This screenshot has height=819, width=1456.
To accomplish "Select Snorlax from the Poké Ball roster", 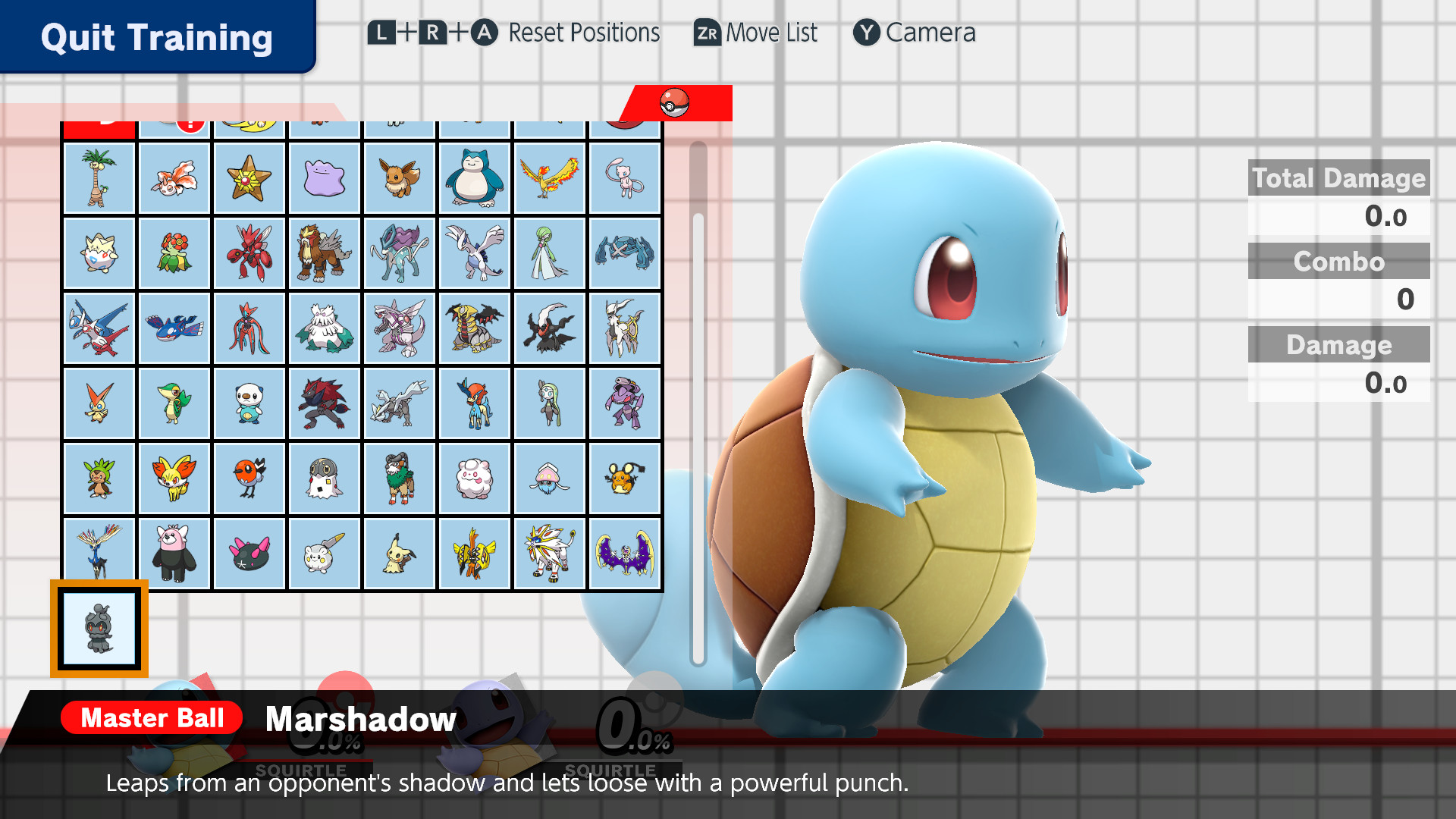I will [x=475, y=178].
